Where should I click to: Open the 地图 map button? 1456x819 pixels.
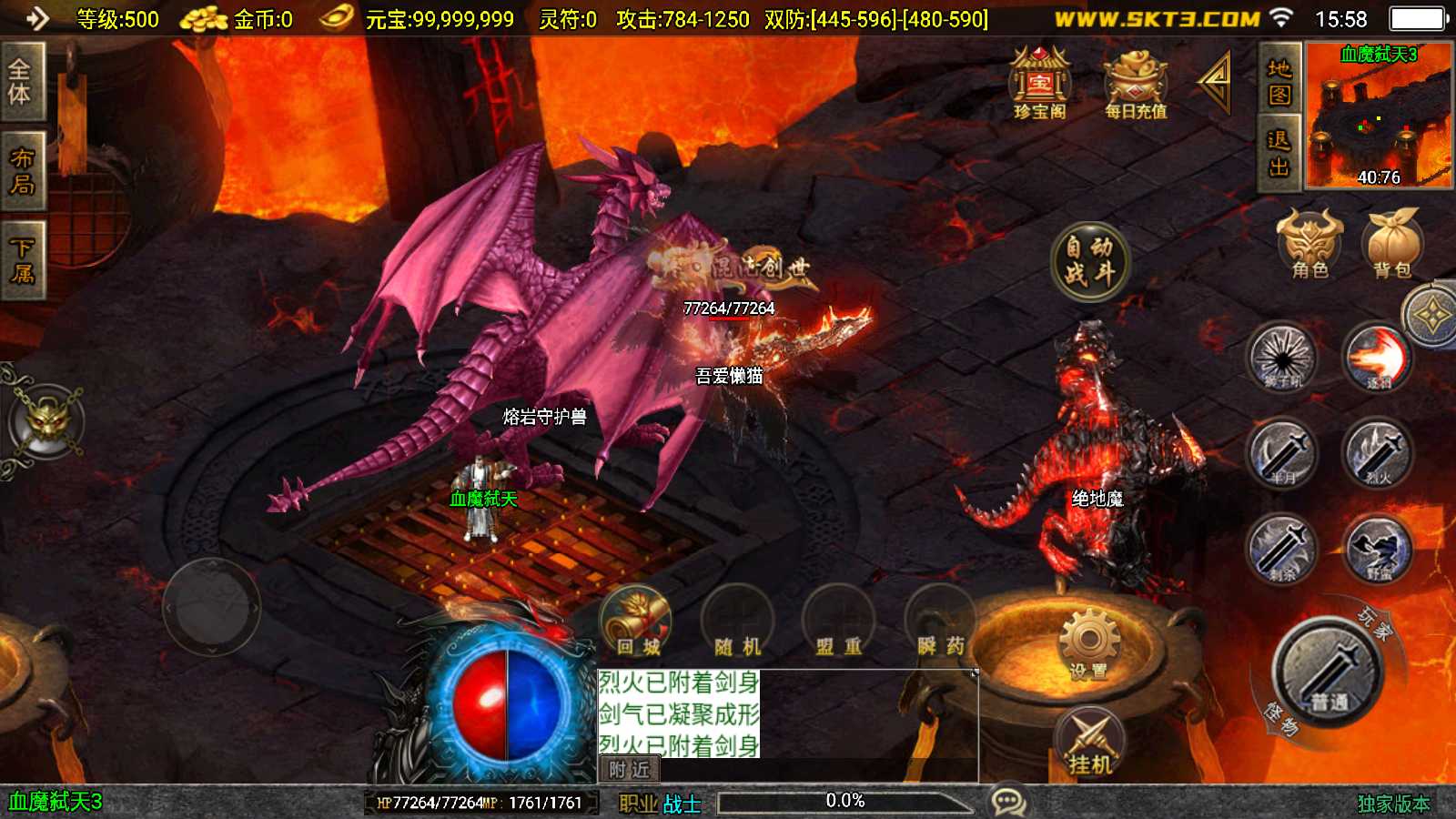[x=1279, y=81]
